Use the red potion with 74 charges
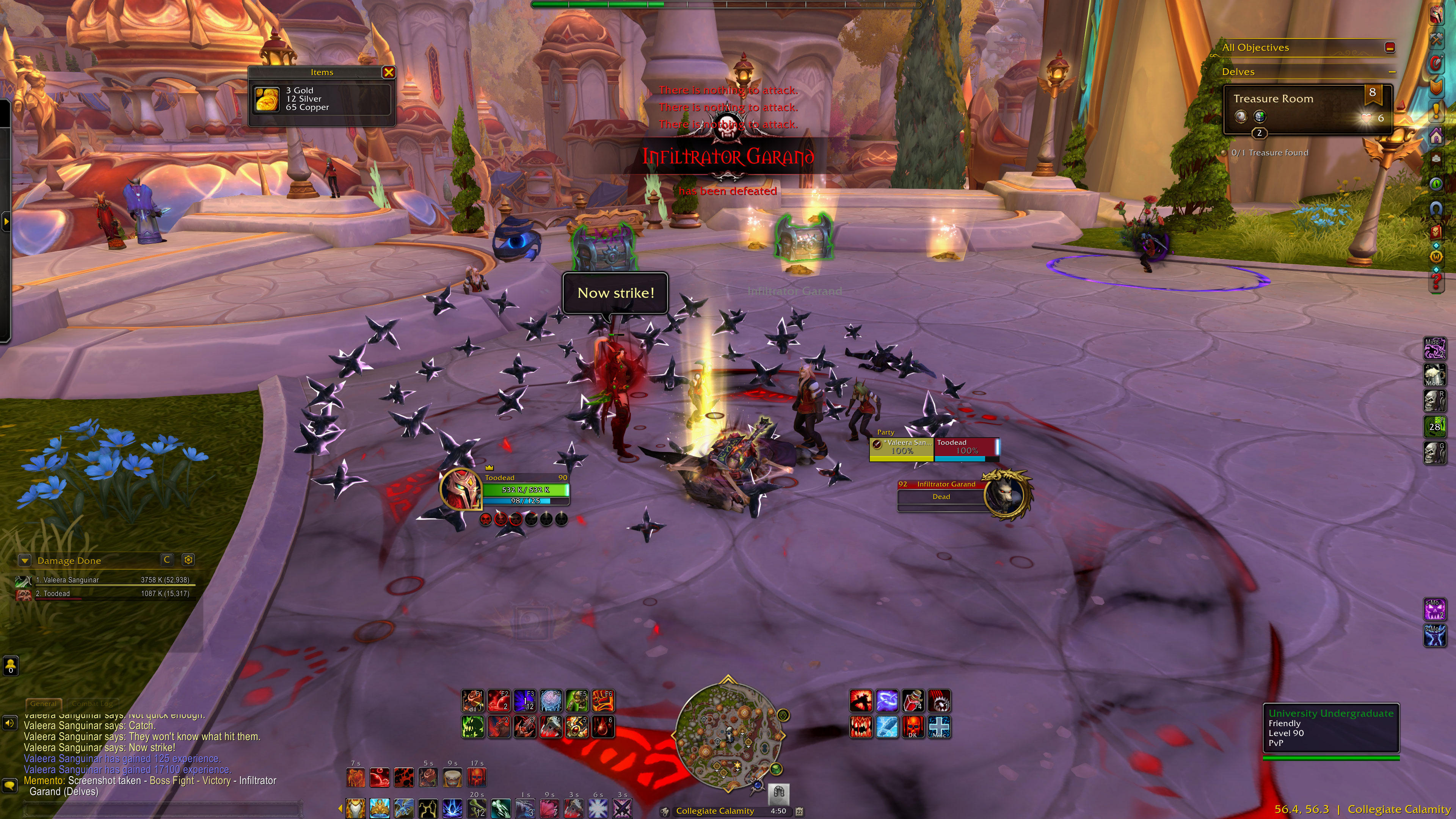 coord(913,701)
